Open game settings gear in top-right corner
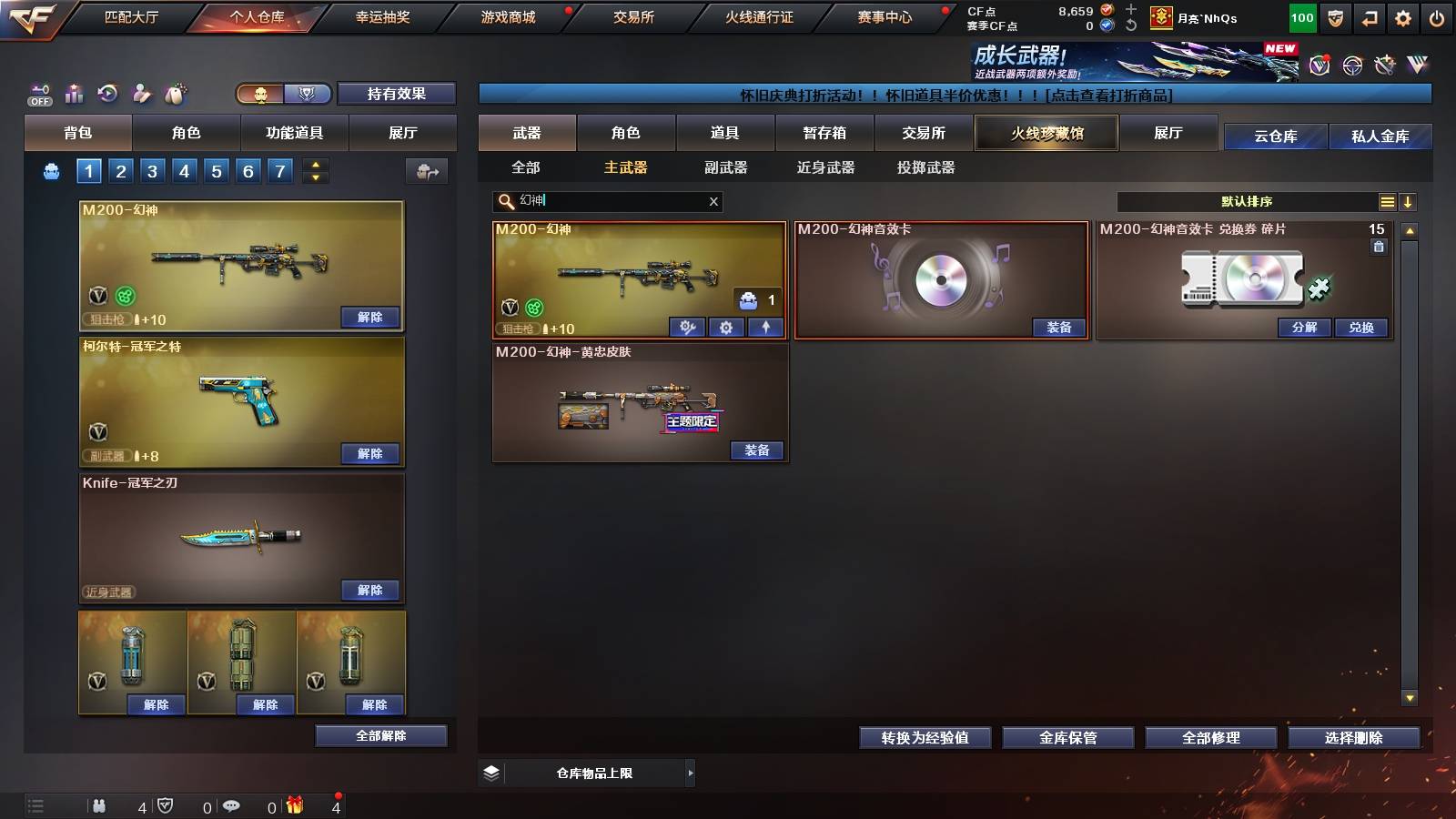 click(x=1403, y=17)
